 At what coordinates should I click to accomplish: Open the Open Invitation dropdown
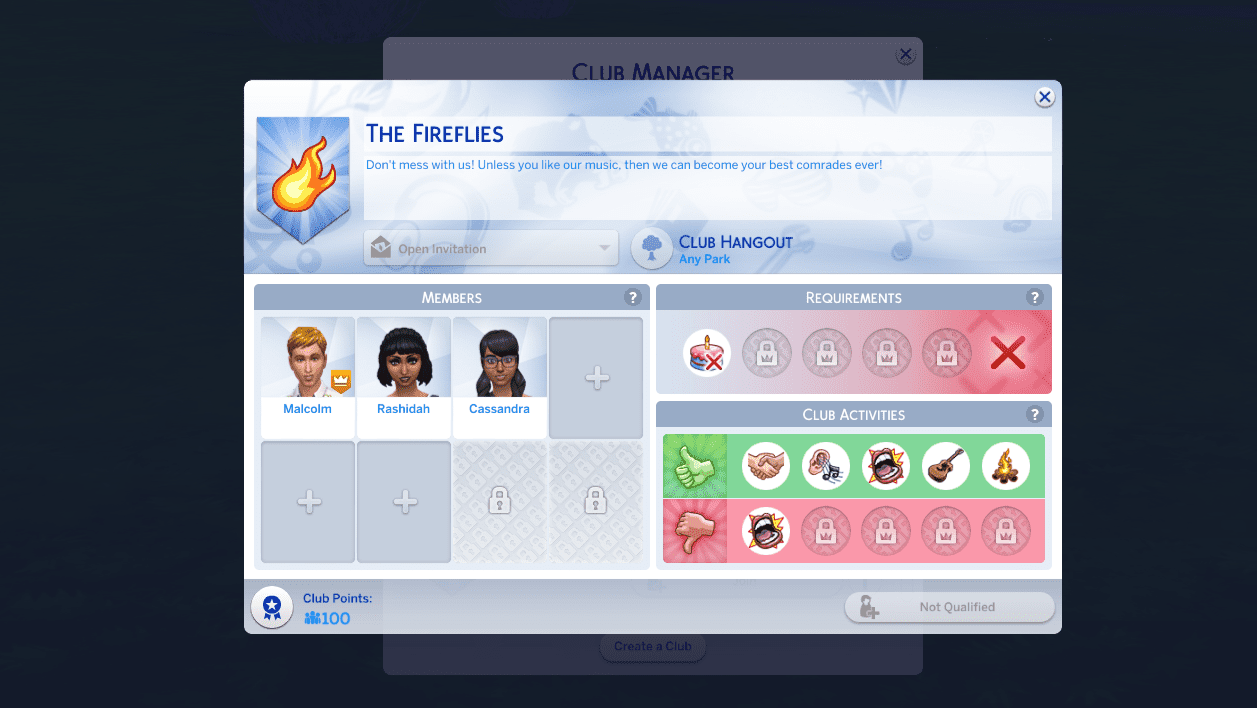(491, 249)
